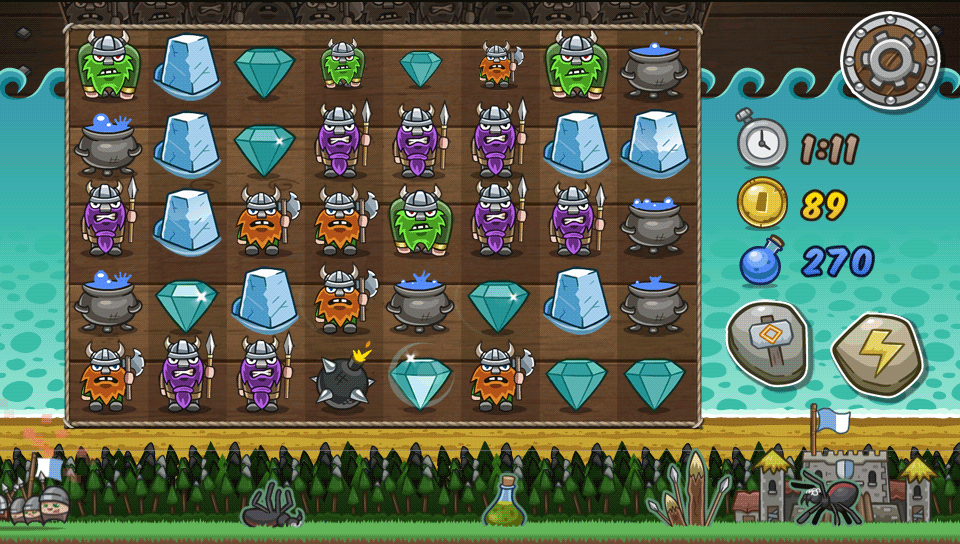Activate the lightning bolt stone power

pos(877,353)
